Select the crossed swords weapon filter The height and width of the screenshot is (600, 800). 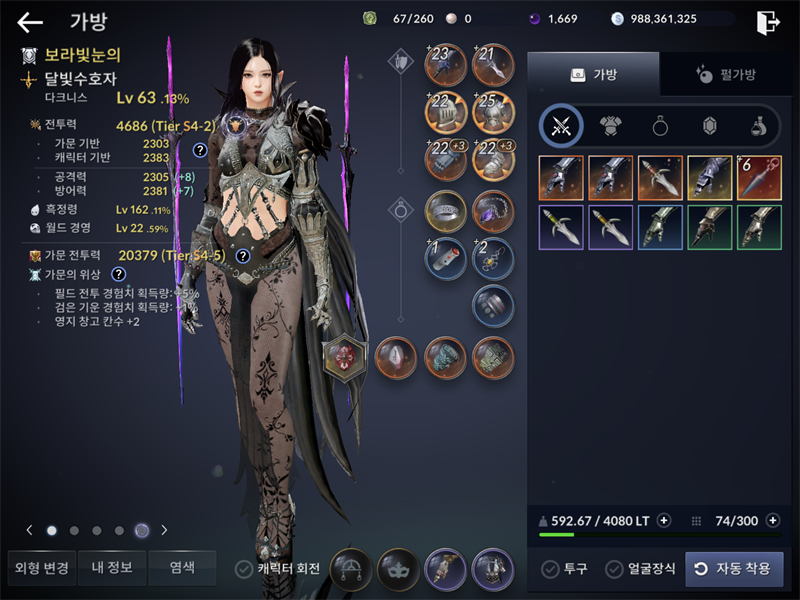[561, 126]
